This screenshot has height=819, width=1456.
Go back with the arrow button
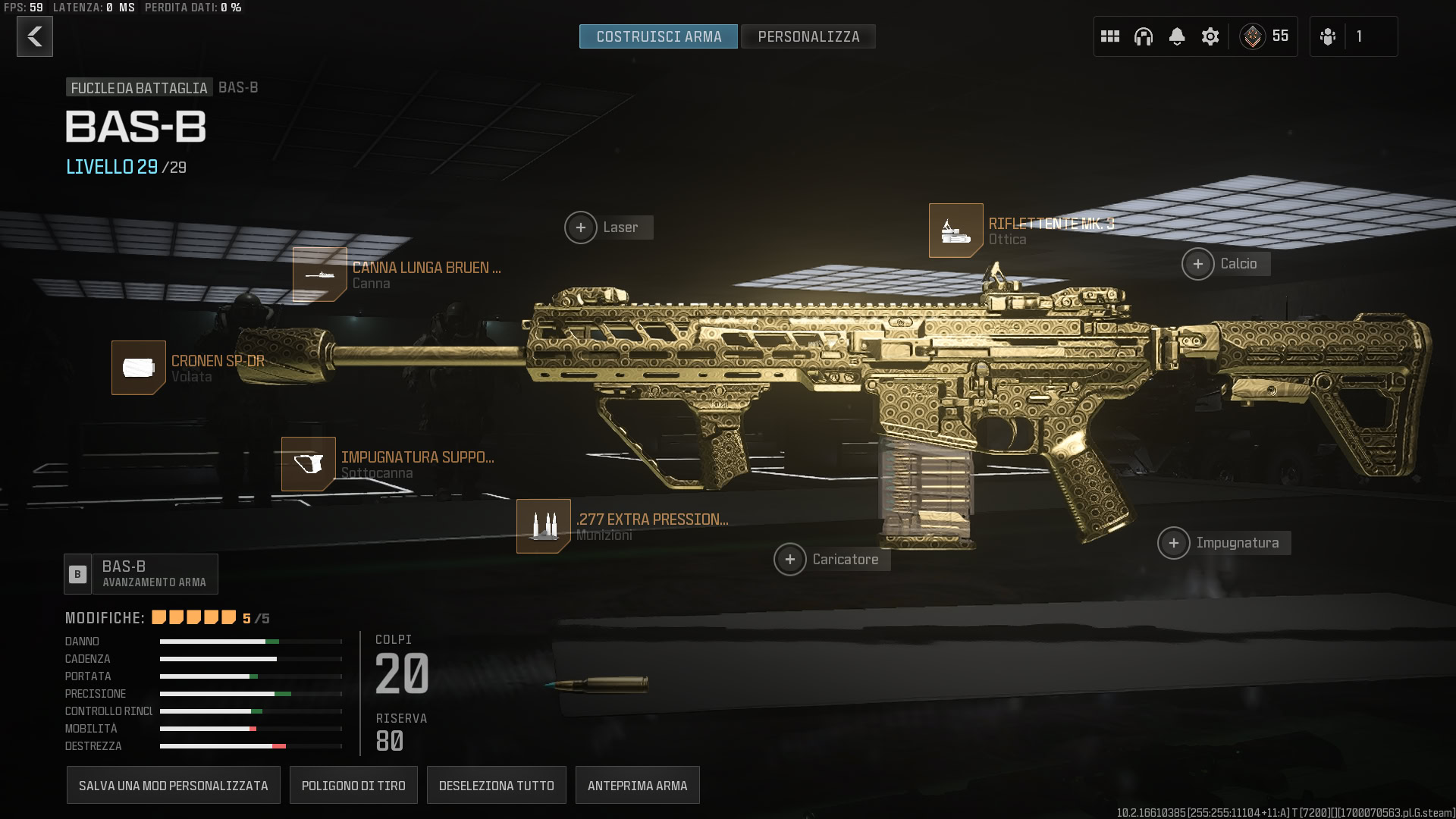tap(35, 36)
